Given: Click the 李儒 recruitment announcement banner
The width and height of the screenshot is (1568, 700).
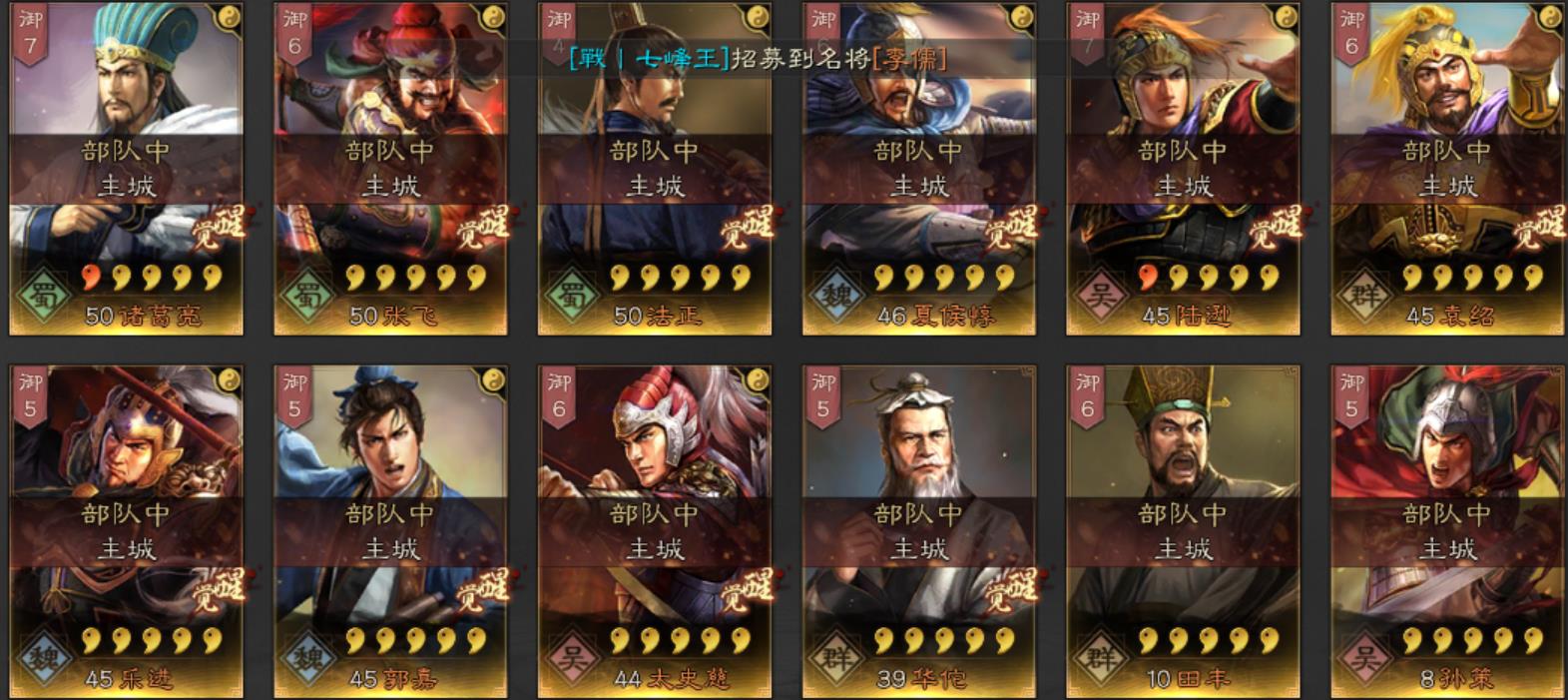Looking at the screenshot, I should point(758,58).
